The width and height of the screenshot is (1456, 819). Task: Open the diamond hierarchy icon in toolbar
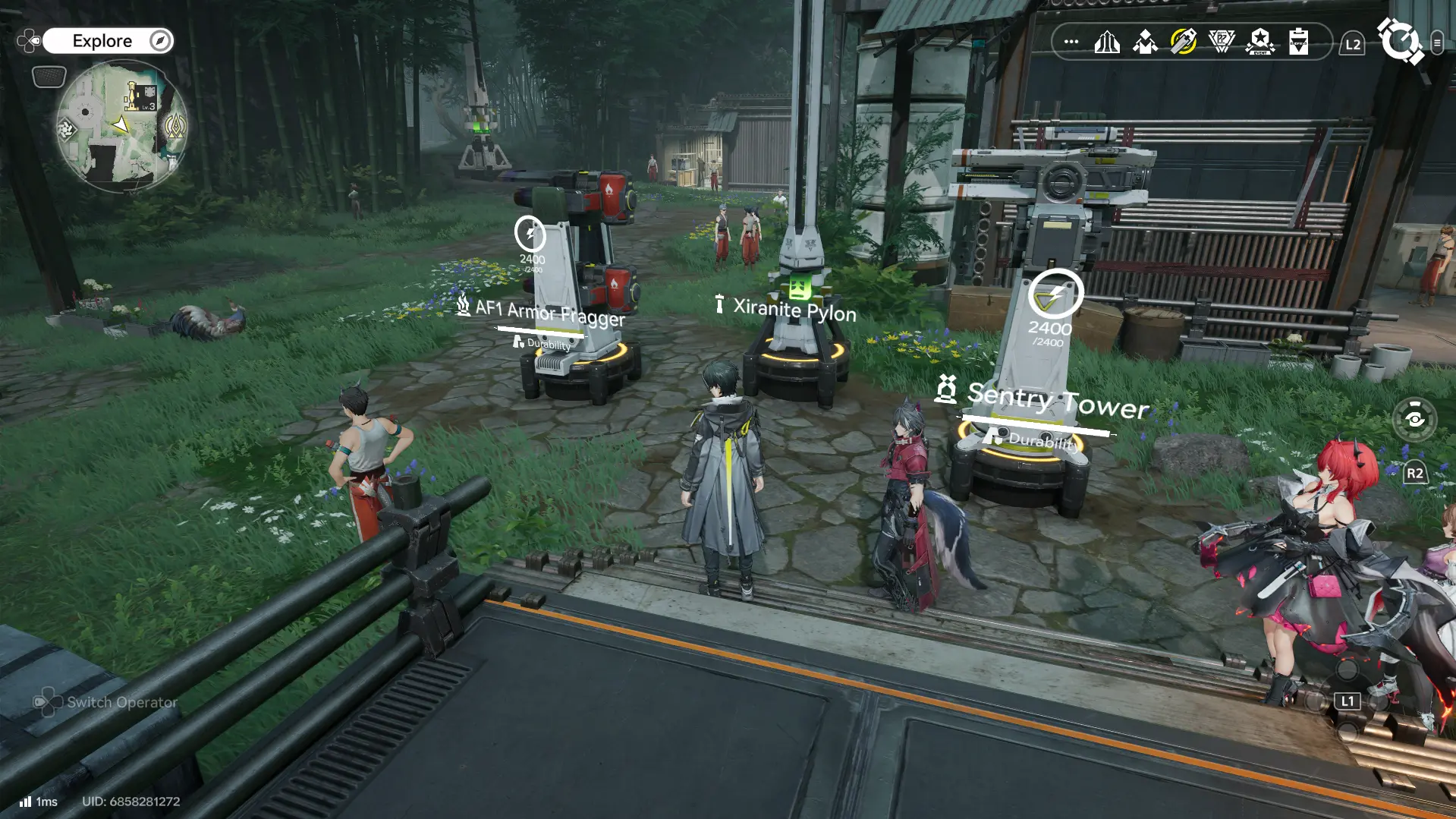[1145, 42]
